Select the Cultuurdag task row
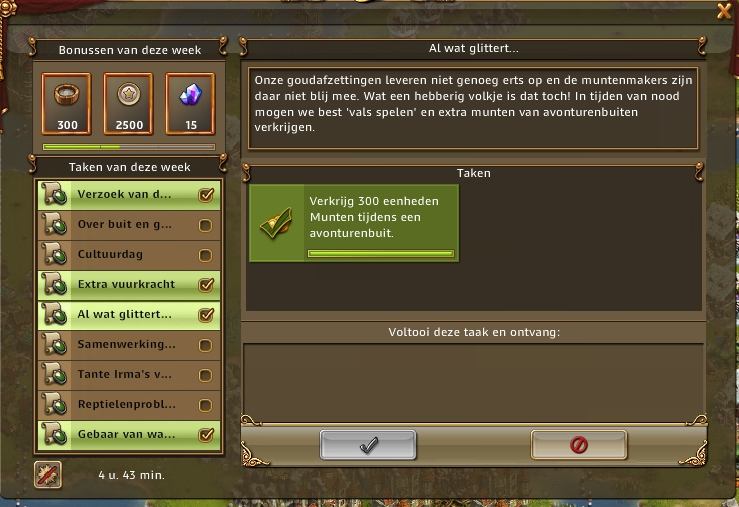The image size is (739, 507). [x=128, y=255]
